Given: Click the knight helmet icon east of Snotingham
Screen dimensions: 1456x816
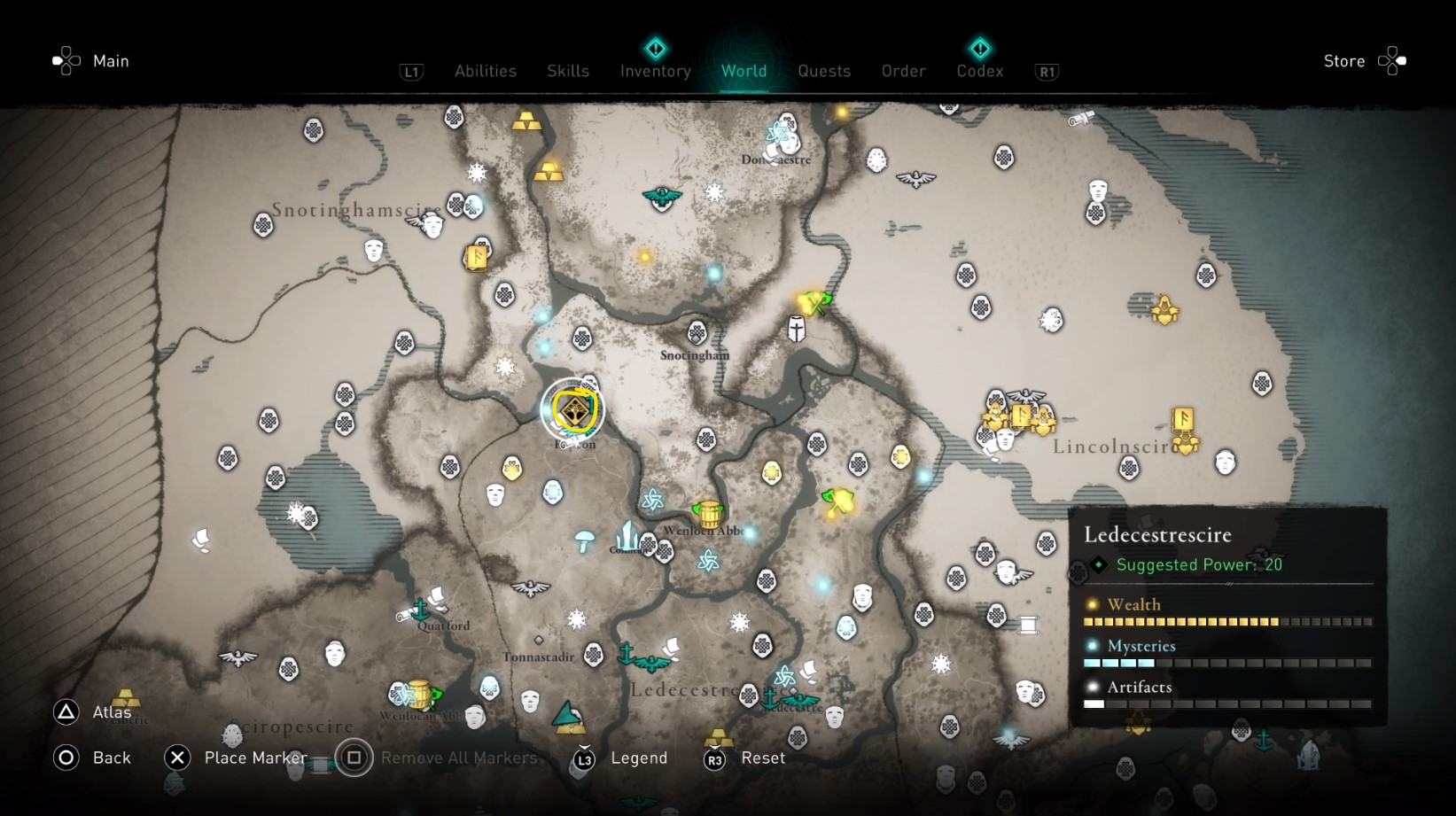Looking at the screenshot, I should [795, 328].
